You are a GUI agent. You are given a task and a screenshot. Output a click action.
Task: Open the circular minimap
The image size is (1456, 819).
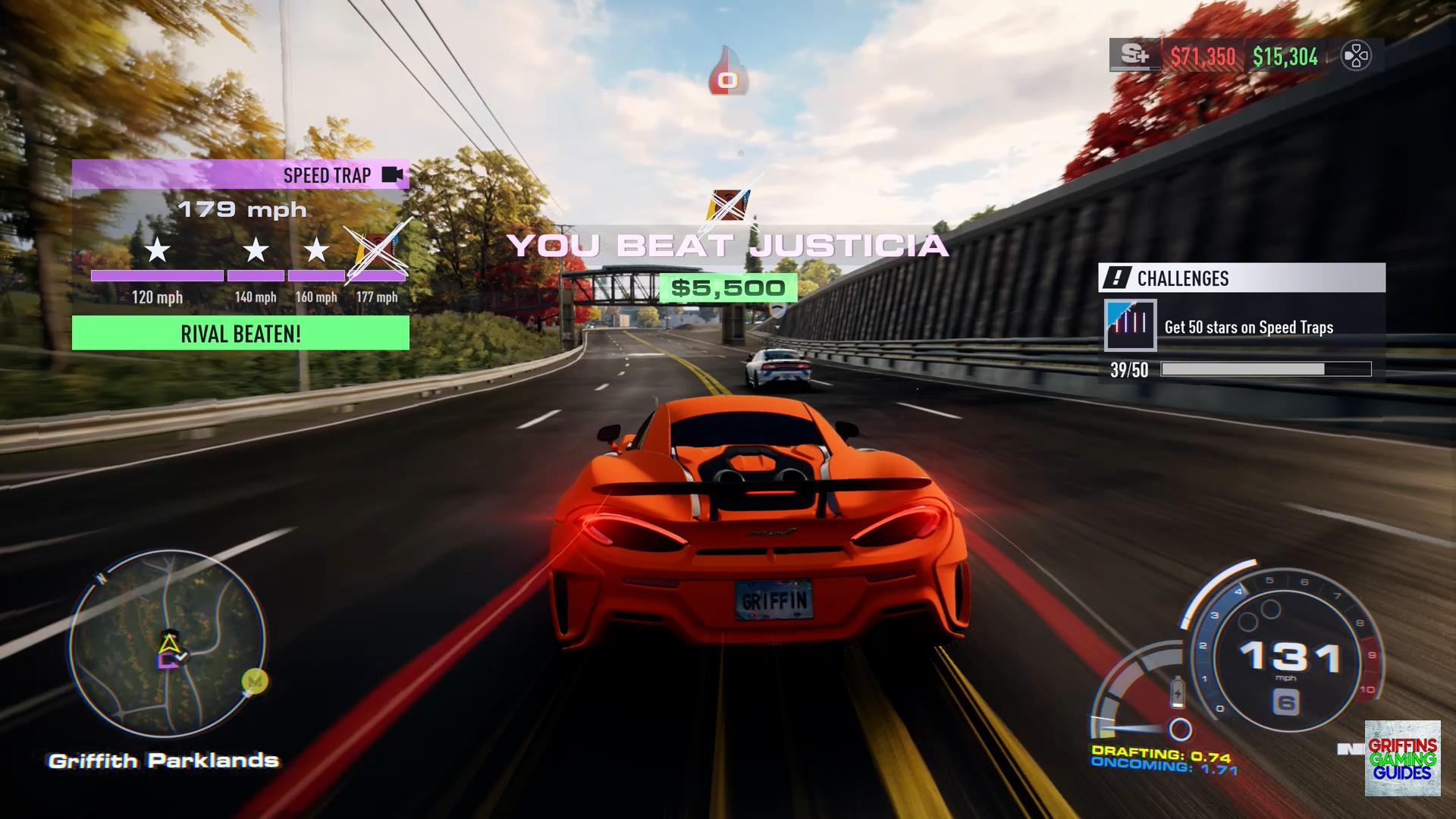[167, 643]
